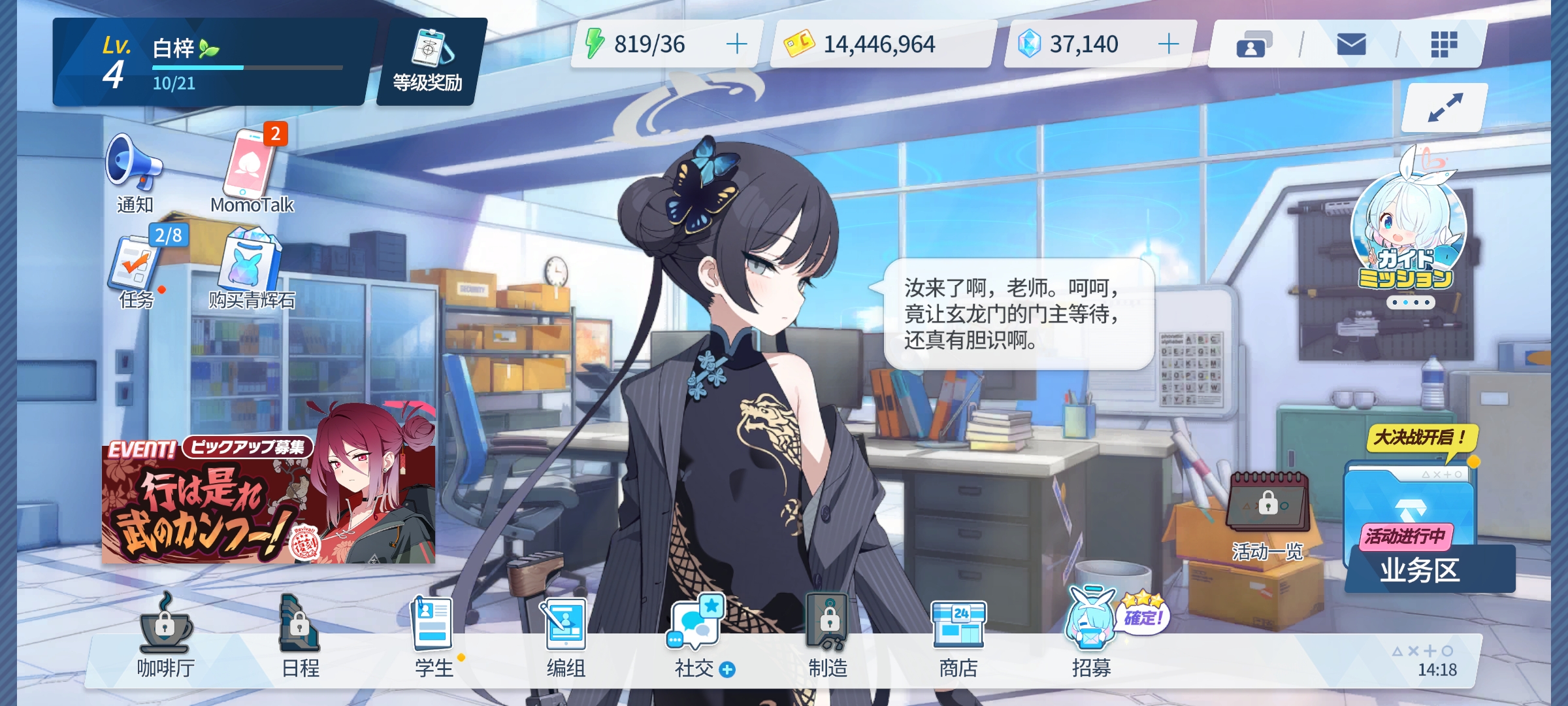This screenshot has width=1568, height=706.
Task: Tap the plus to restore AP
Action: 737,44
